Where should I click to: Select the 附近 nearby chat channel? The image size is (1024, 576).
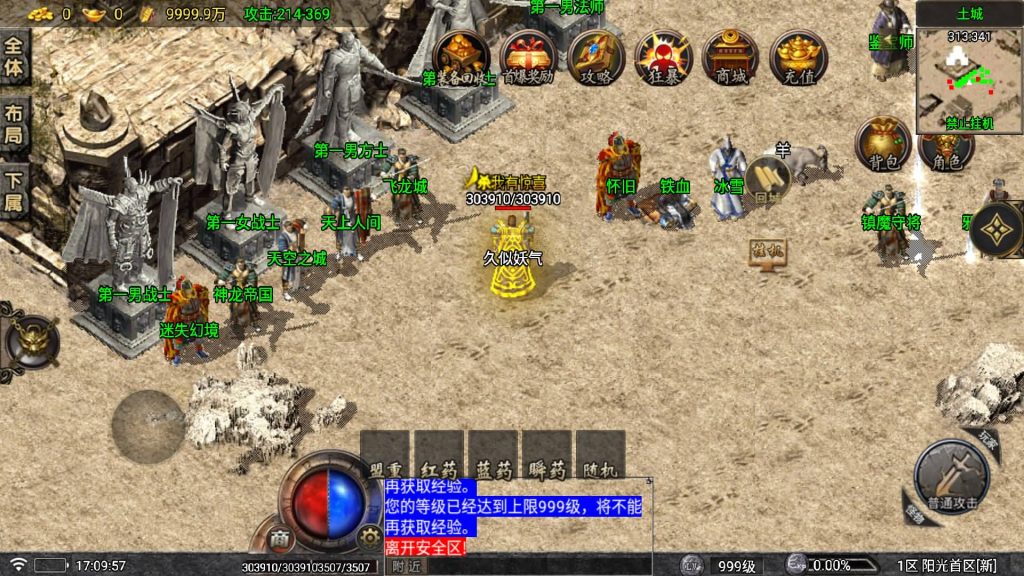pyautogui.click(x=406, y=566)
